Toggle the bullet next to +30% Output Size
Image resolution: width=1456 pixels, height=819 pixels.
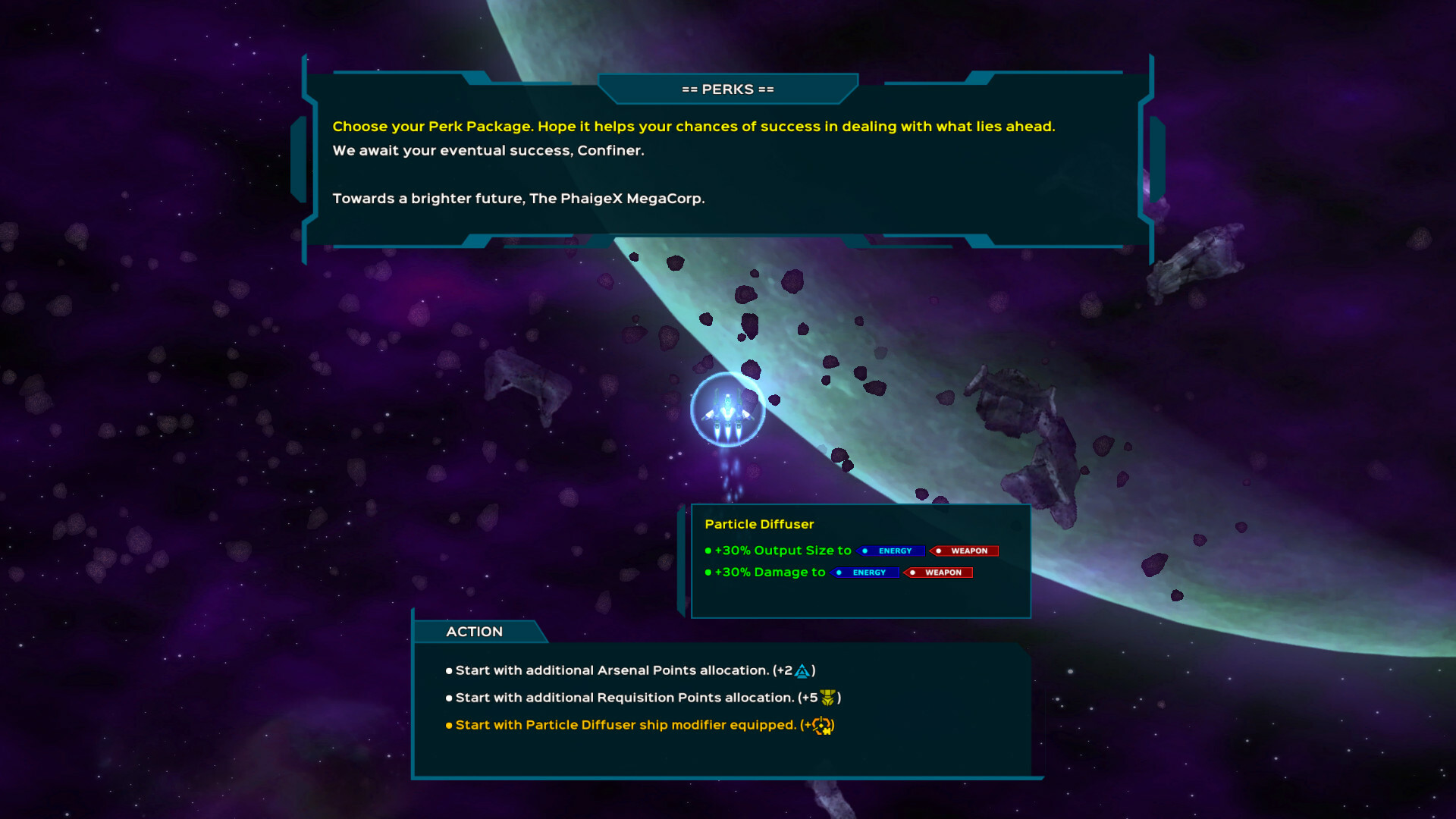[x=708, y=551]
